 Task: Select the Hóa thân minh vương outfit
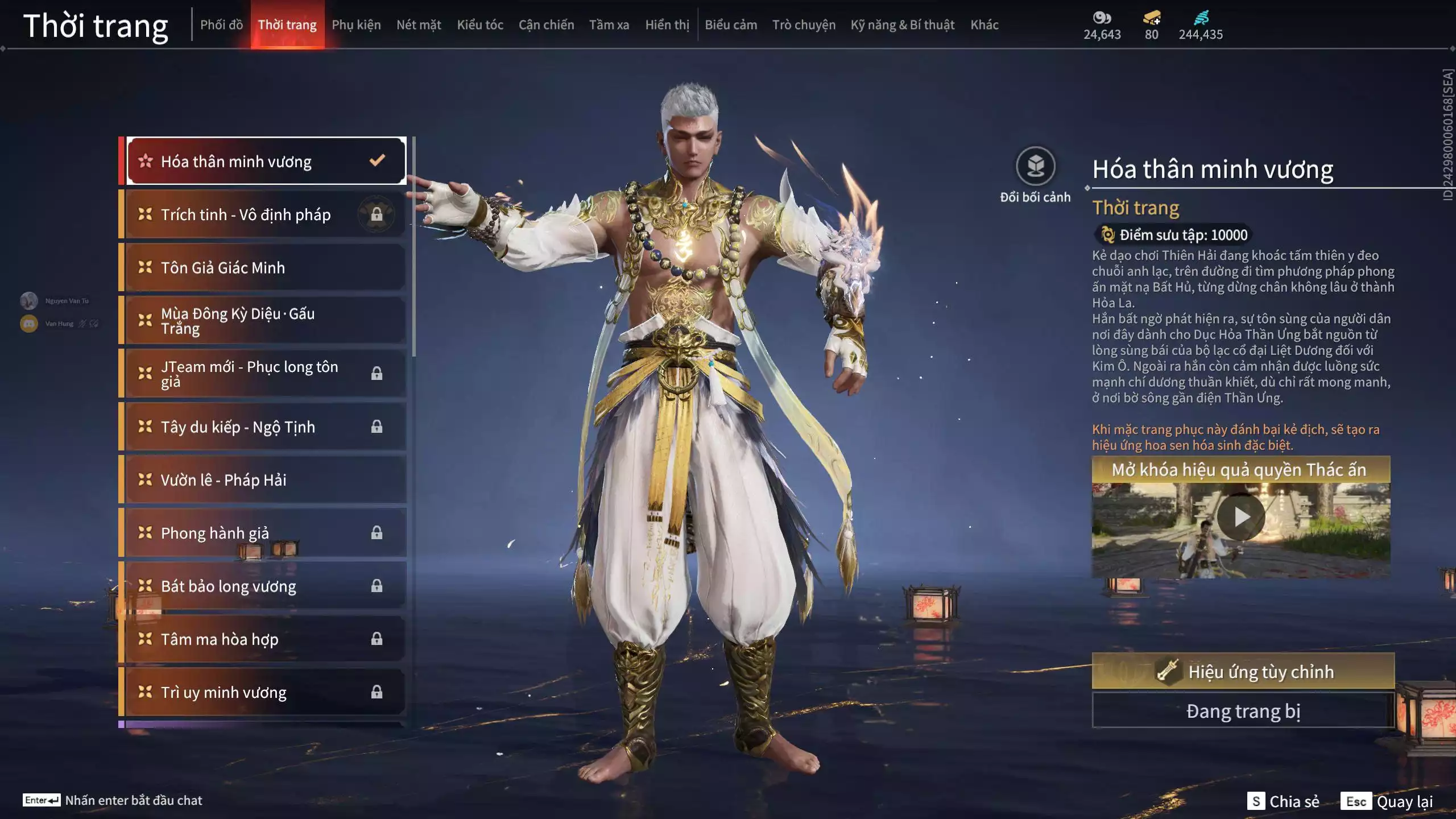tap(266, 162)
